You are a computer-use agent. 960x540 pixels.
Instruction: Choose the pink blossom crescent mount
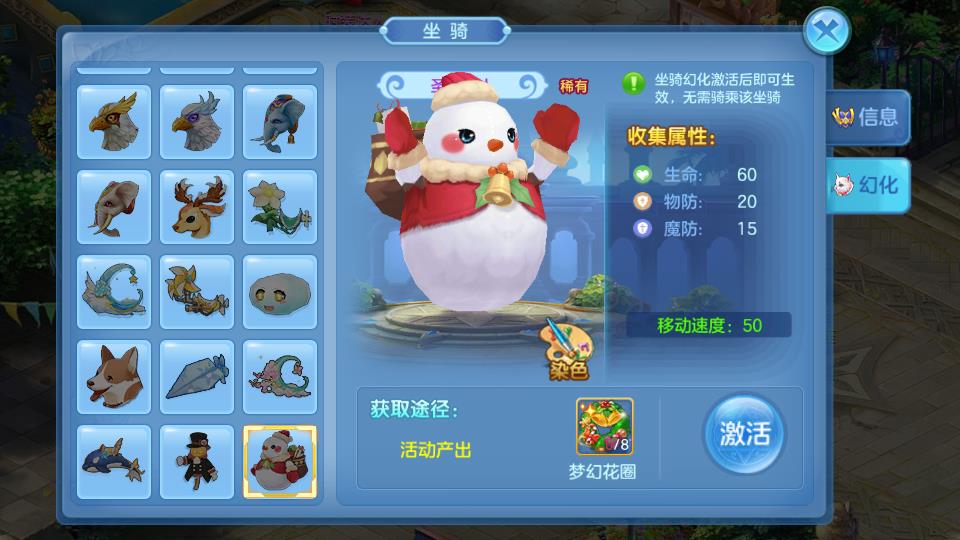(280, 377)
